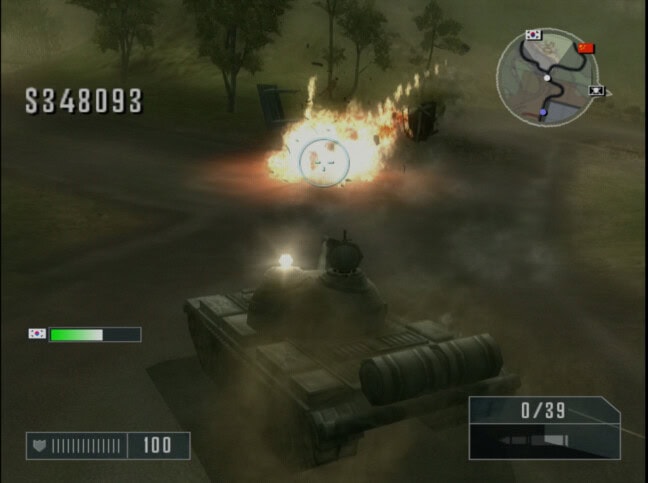Select the tank shell weapon icon
The image size is (648, 483).
528,440
